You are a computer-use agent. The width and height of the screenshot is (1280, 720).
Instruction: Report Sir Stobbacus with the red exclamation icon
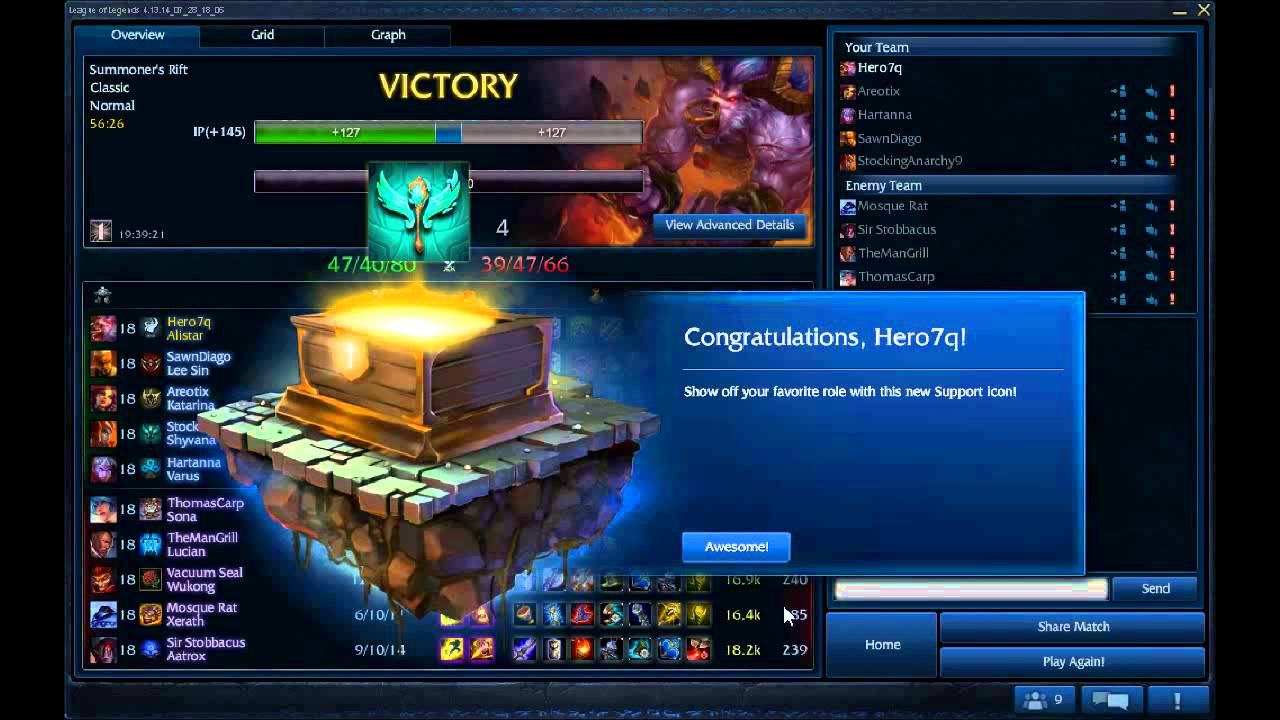click(x=1172, y=230)
